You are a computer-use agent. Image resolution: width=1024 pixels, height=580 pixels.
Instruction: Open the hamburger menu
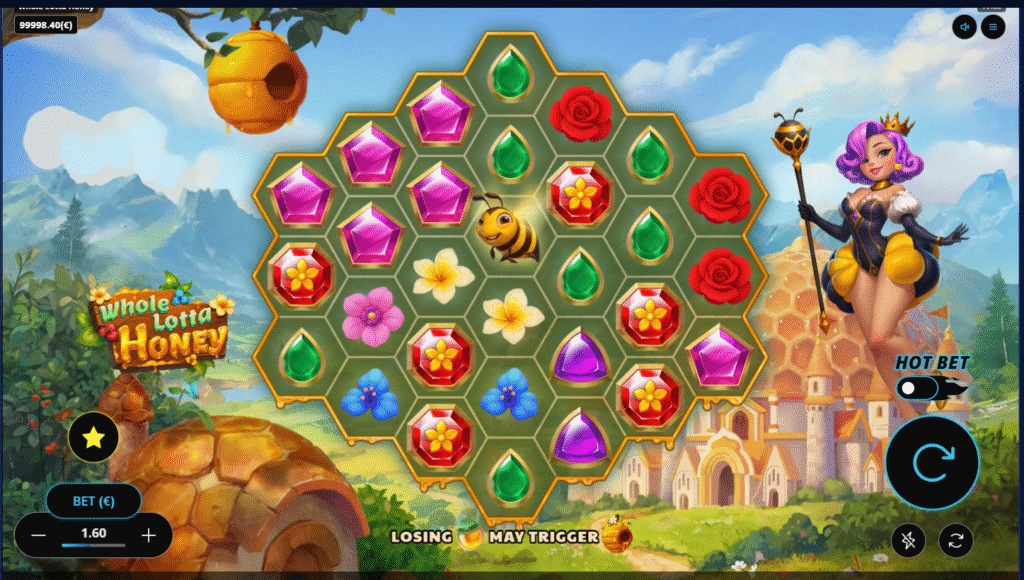point(993,27)
